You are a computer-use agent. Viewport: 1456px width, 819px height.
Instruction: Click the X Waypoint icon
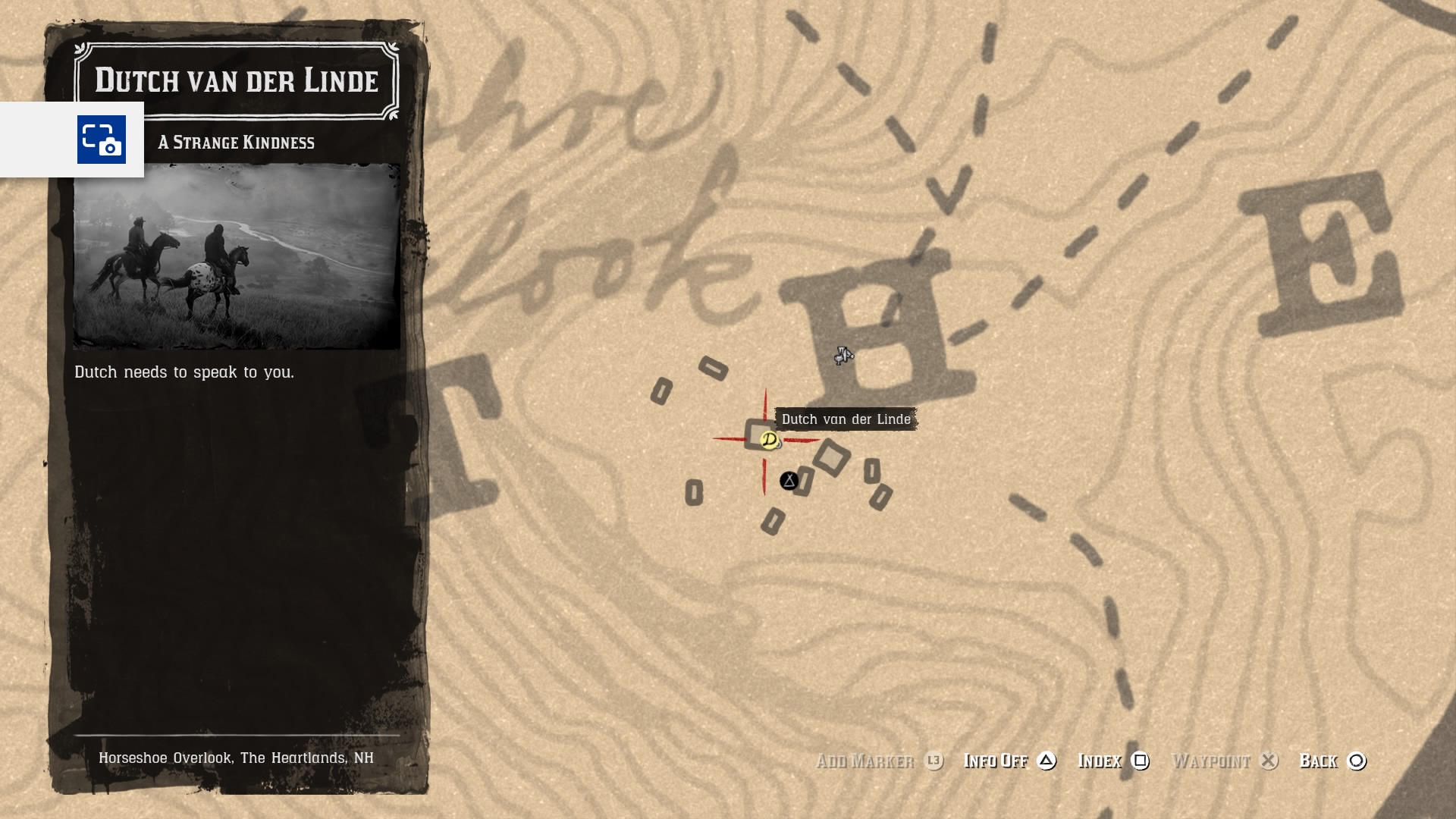pyautogui.click(x=1269, y=761)
